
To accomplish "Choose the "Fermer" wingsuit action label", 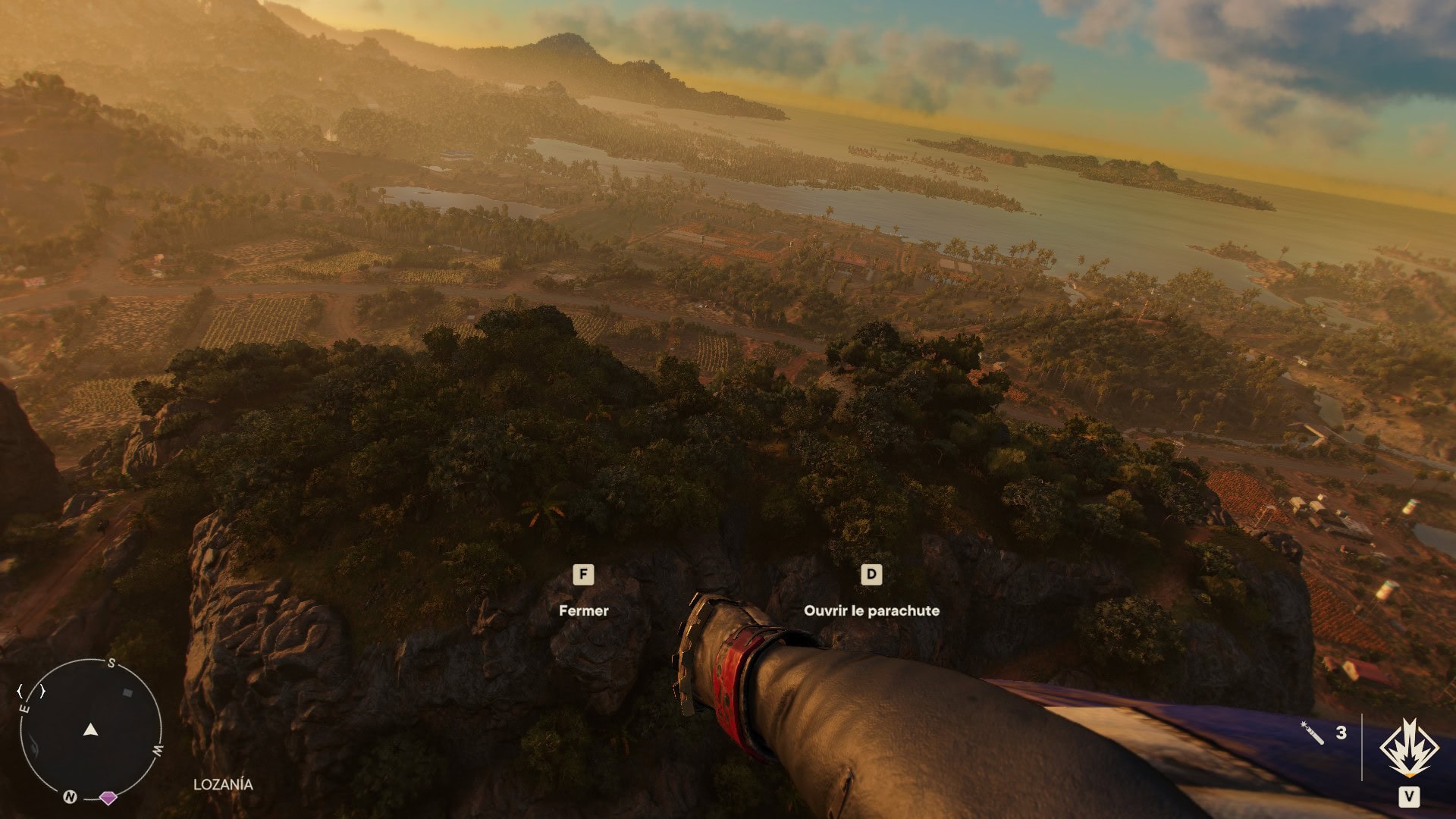I will [583, 610].
